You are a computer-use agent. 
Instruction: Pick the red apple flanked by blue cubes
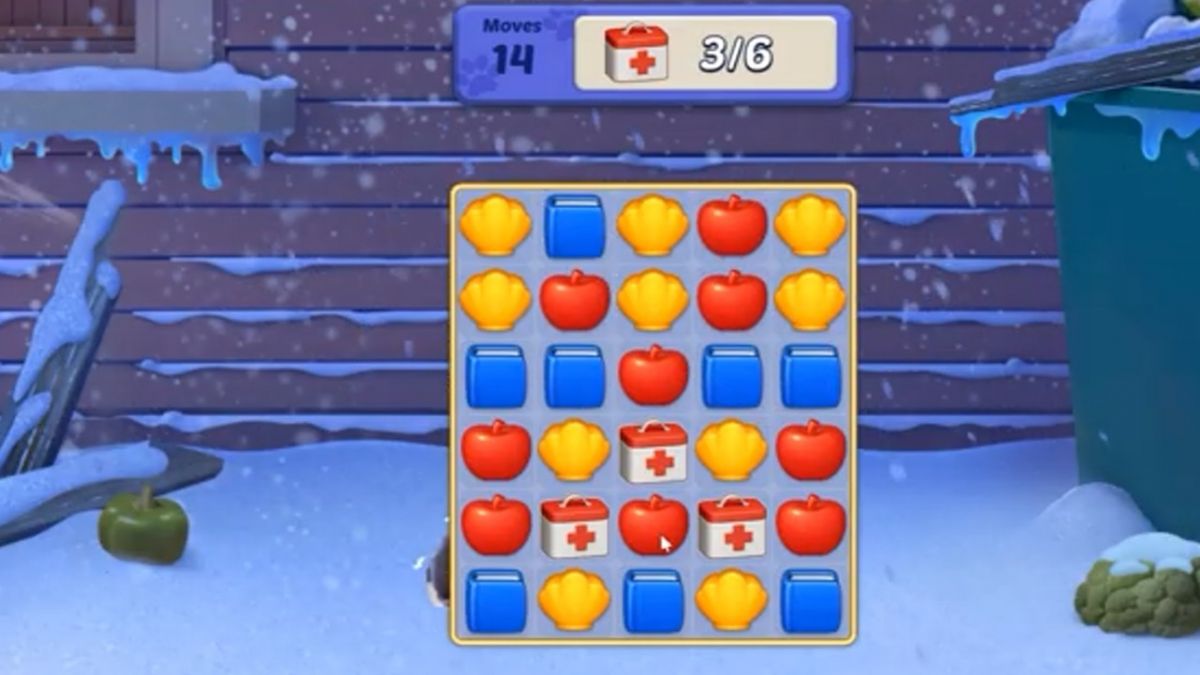653,375
